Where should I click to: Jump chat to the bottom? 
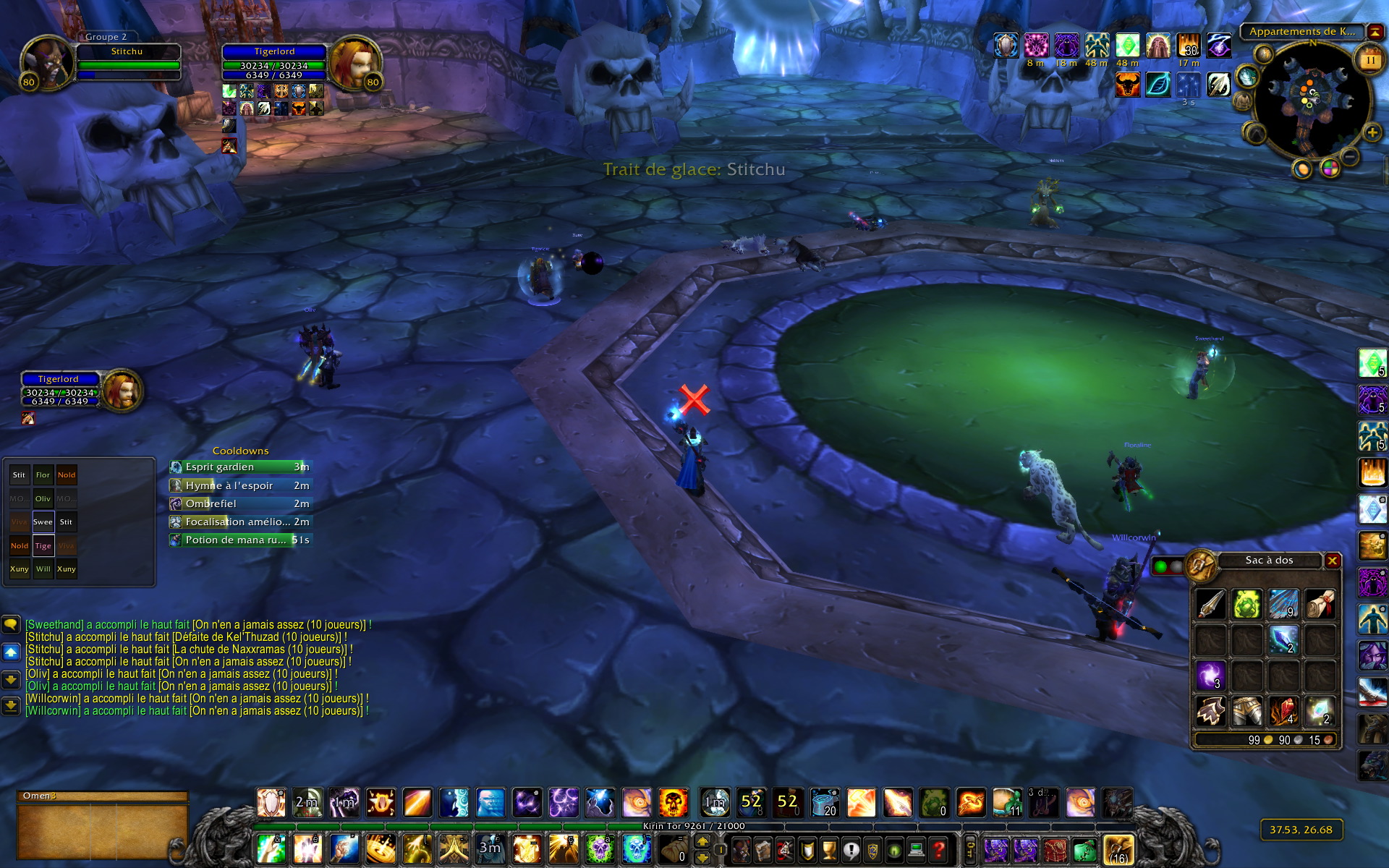click(x=11, y=705)
